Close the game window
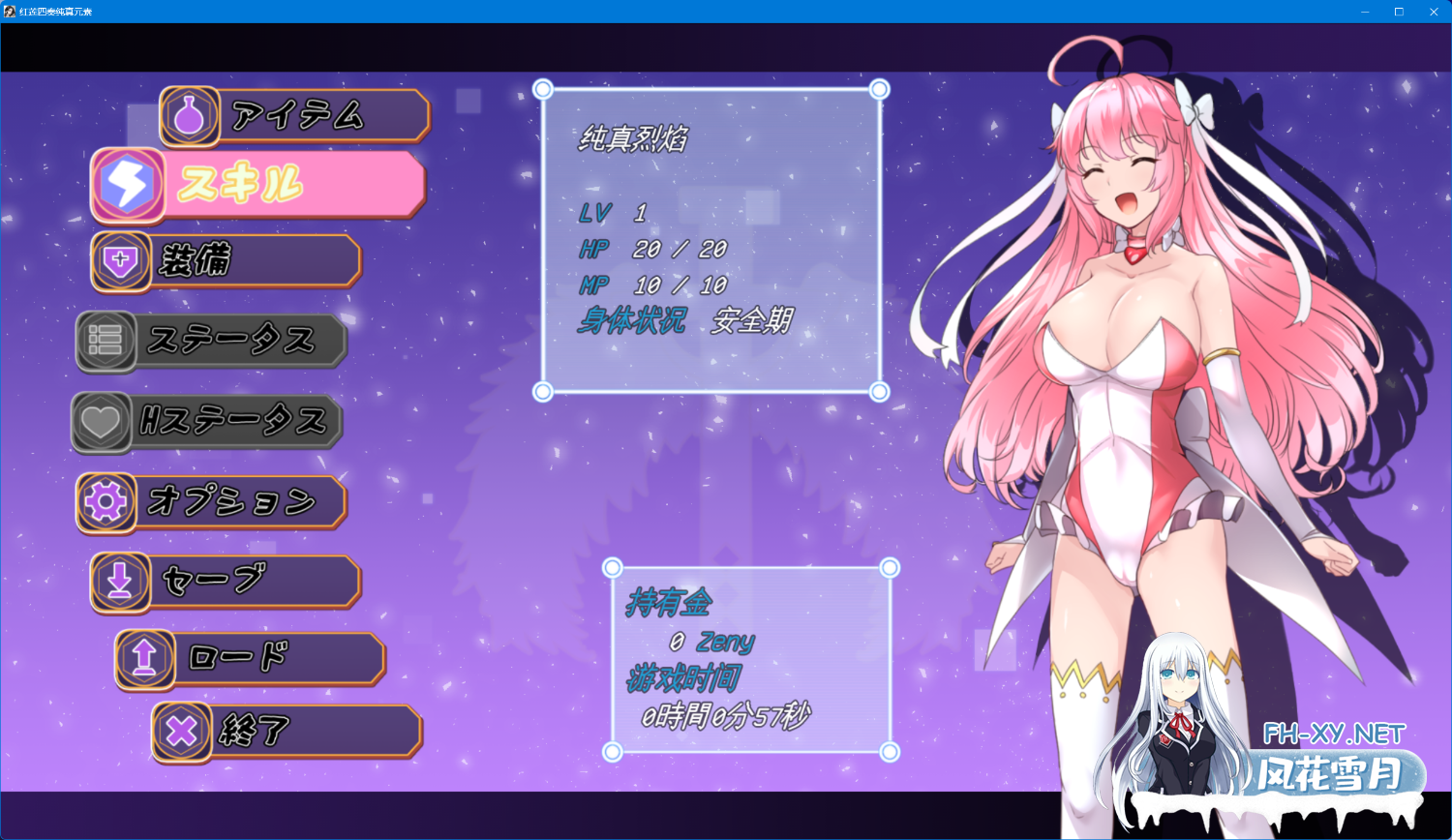1452x840 pixels. click(1434, 12)
